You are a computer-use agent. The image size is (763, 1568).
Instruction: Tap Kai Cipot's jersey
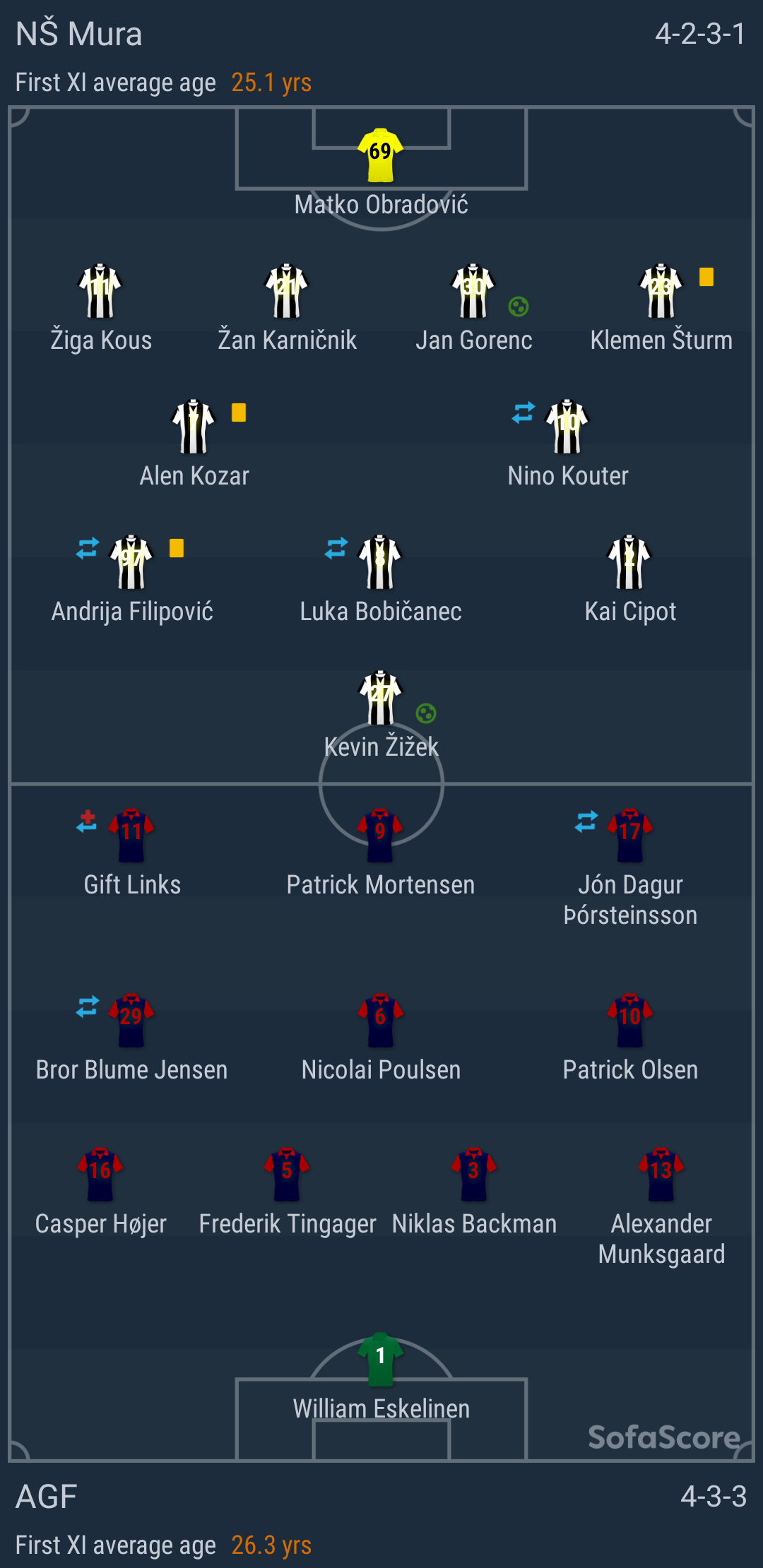629,562
